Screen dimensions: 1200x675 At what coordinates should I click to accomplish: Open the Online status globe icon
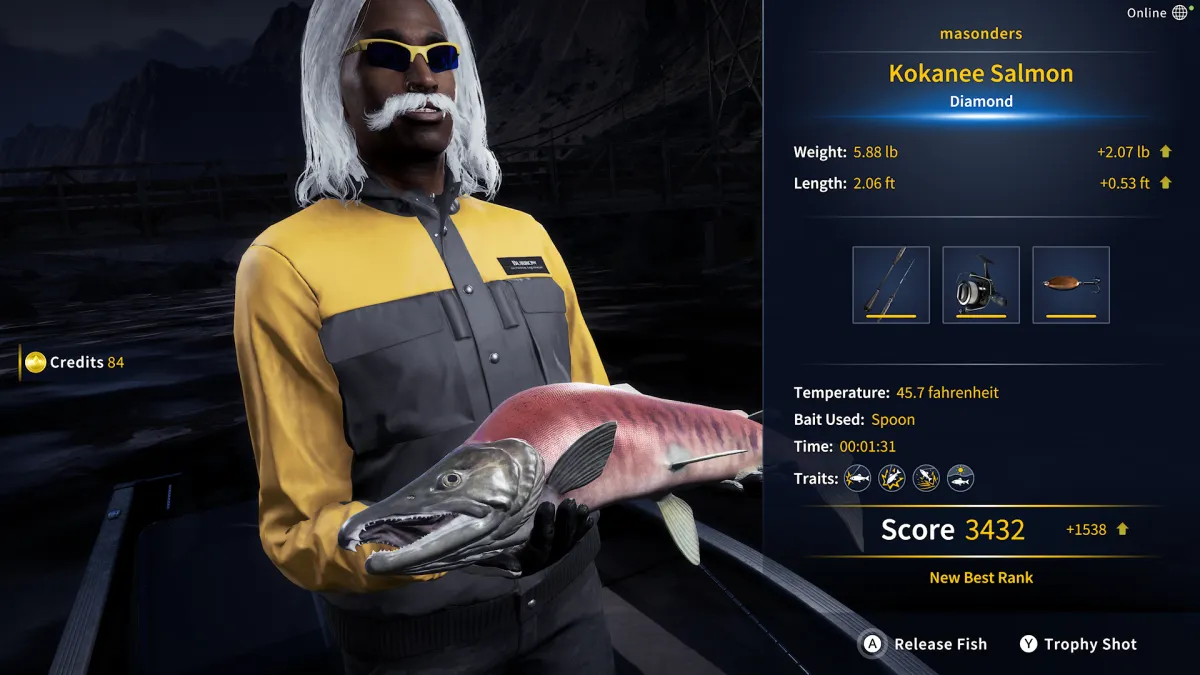(1180, 13)
